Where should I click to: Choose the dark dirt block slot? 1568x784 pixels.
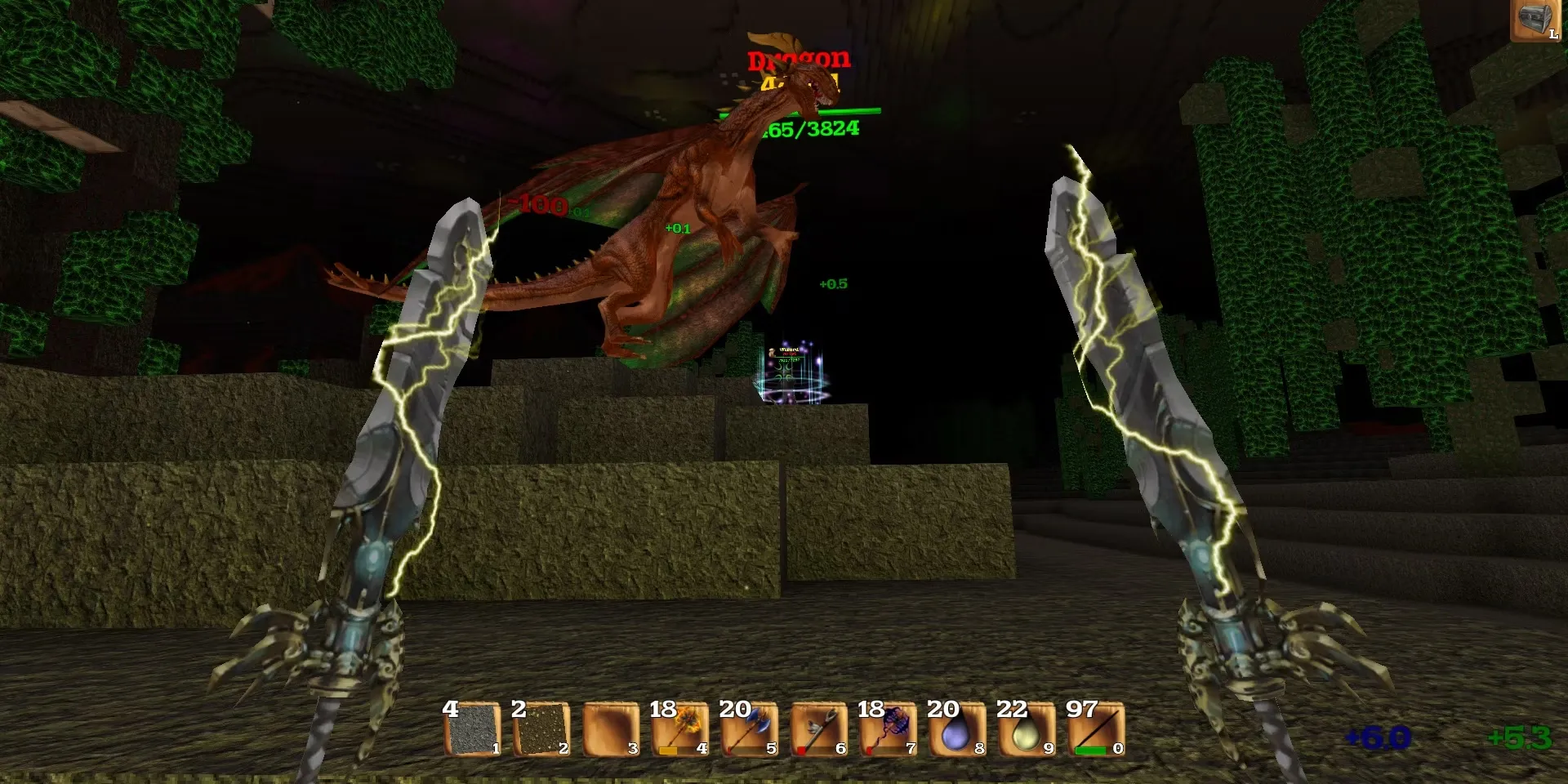[541, 729]
